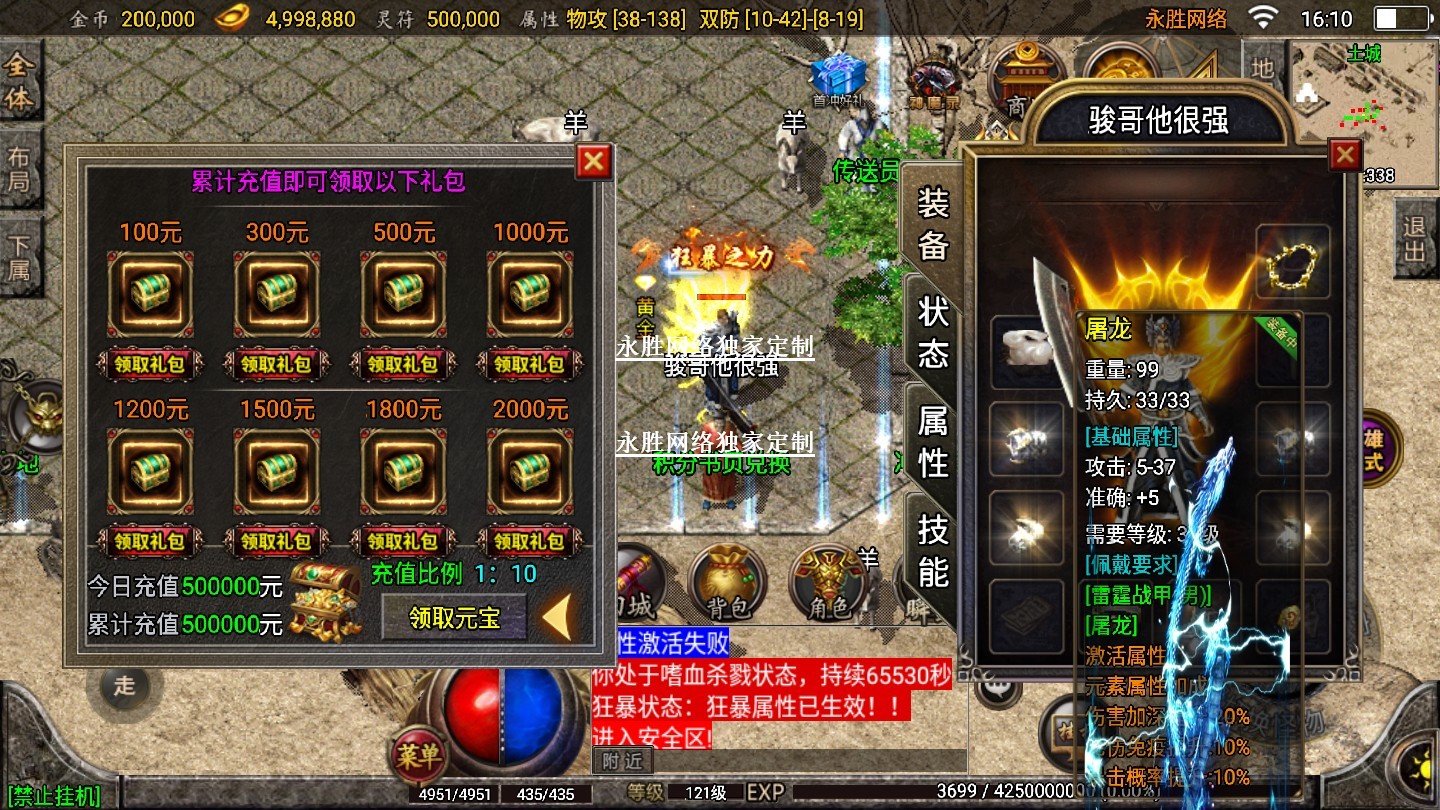Select the 全体 chat channel button

coord(19,82)
